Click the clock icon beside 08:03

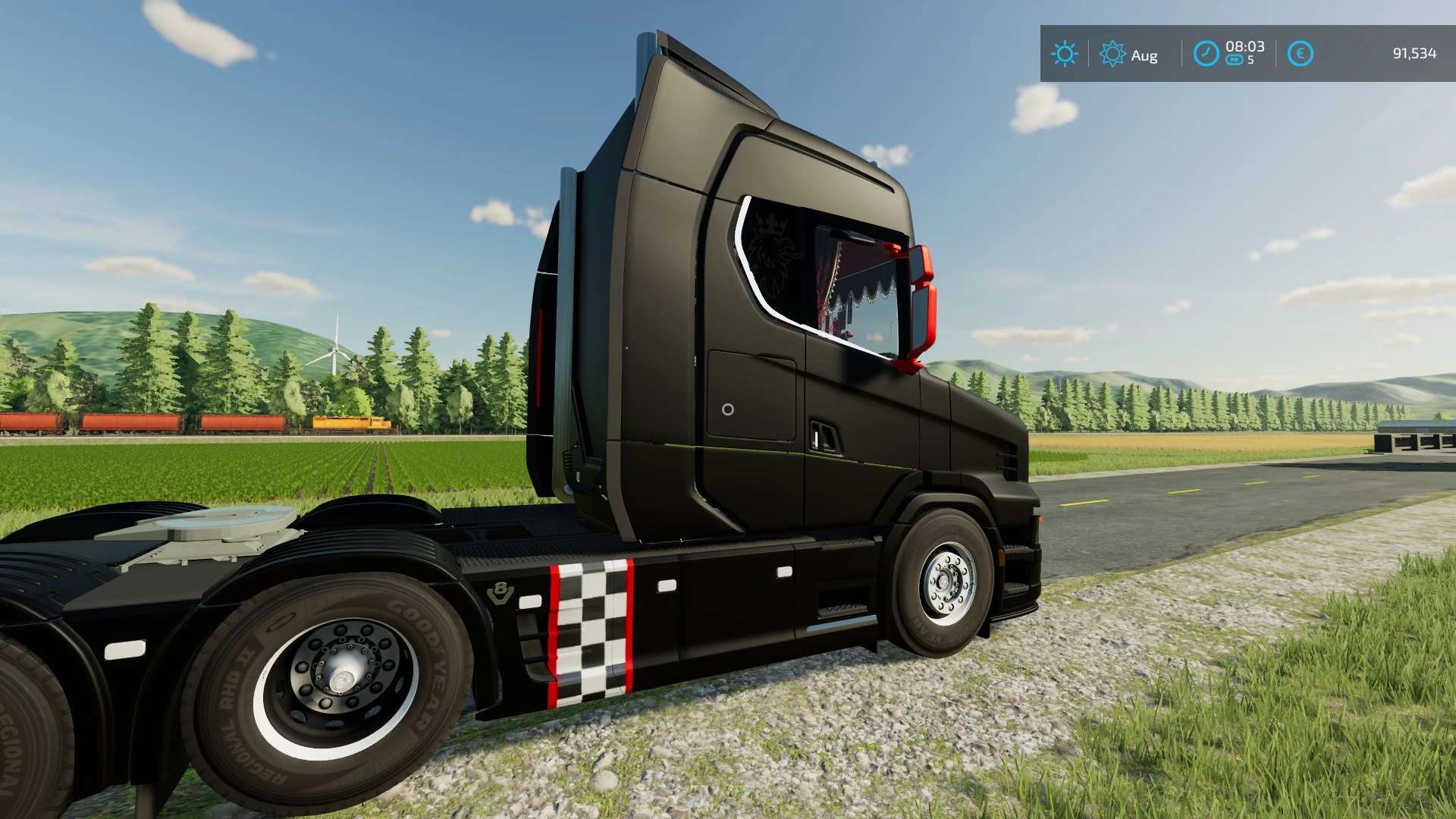click(1206, 54)
